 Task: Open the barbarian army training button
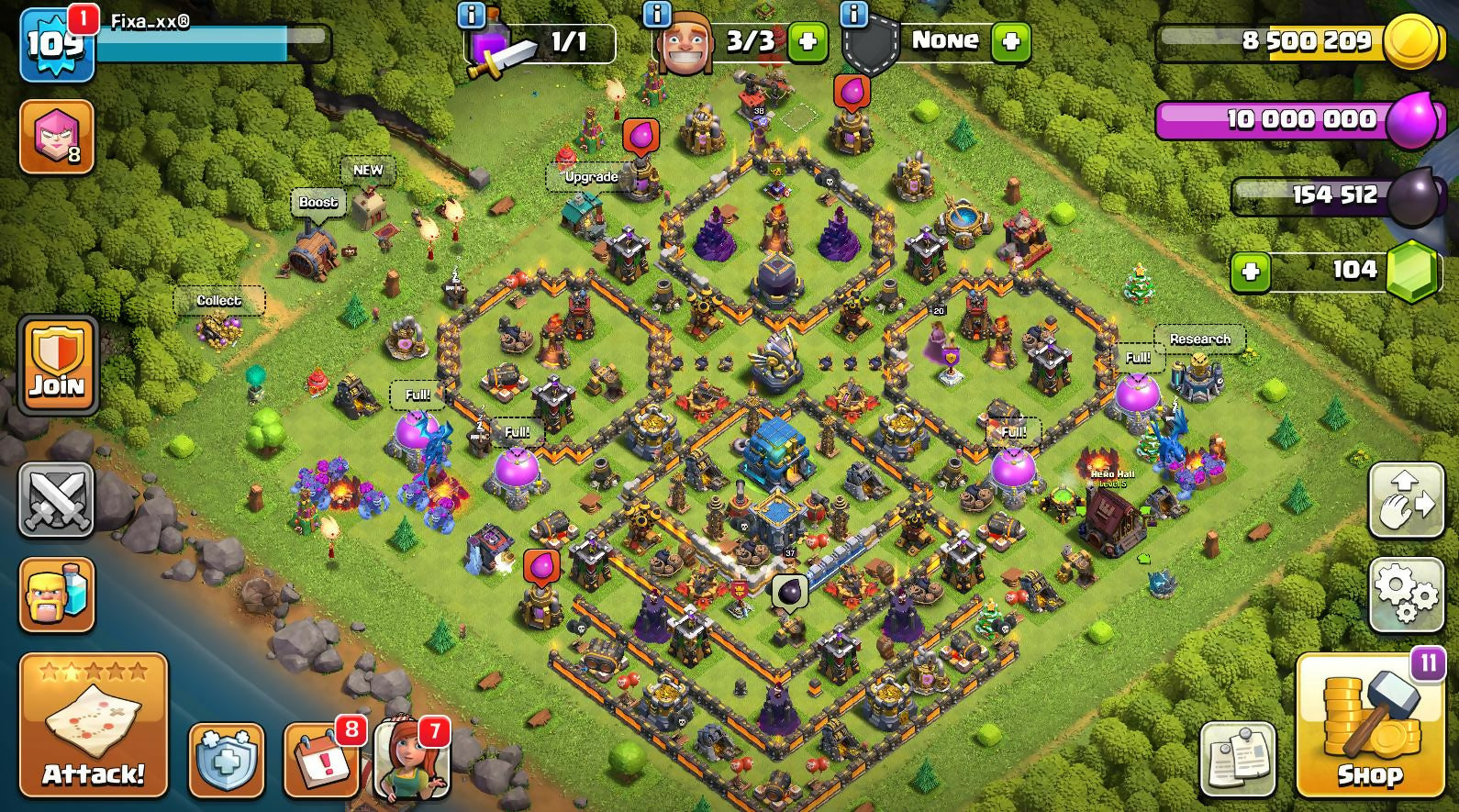point(57,595)
